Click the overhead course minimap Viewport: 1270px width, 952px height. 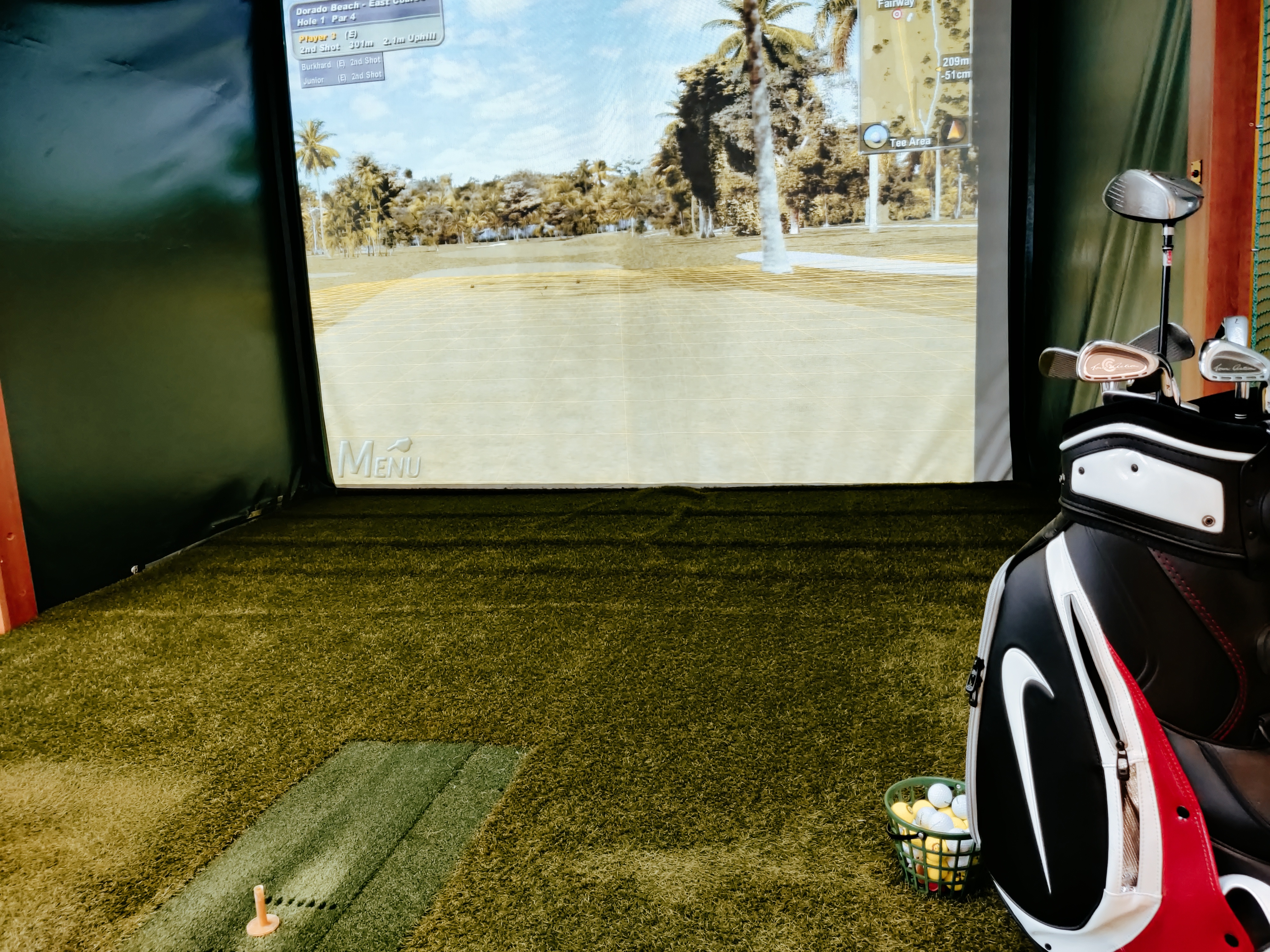pyautogui.click(x=915, y=69)
